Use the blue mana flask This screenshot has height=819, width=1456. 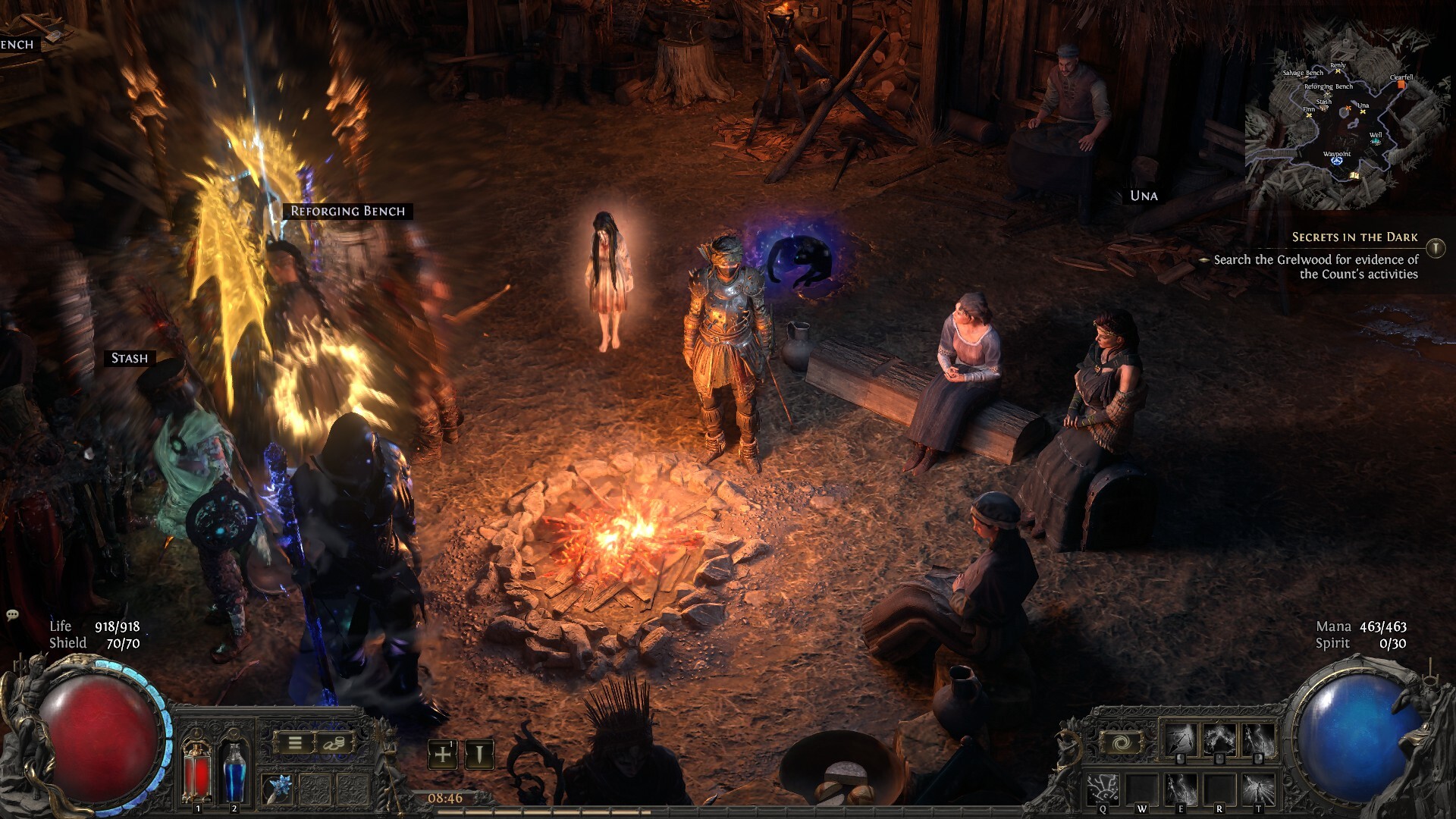coord(234,771)
